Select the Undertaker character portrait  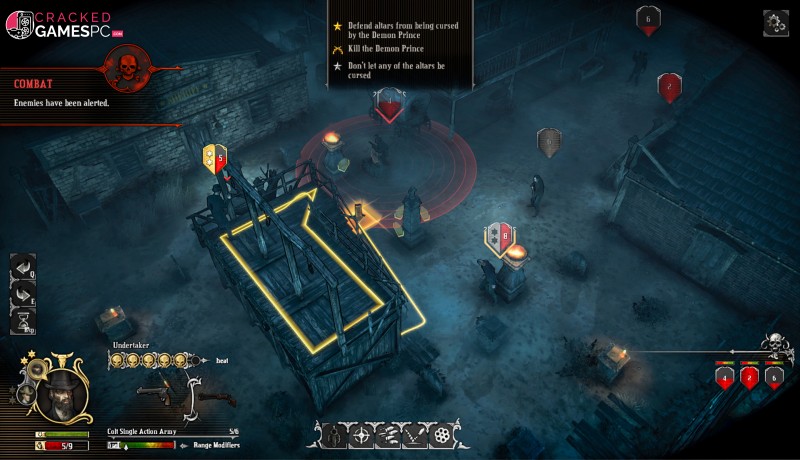tap(61, 395)
